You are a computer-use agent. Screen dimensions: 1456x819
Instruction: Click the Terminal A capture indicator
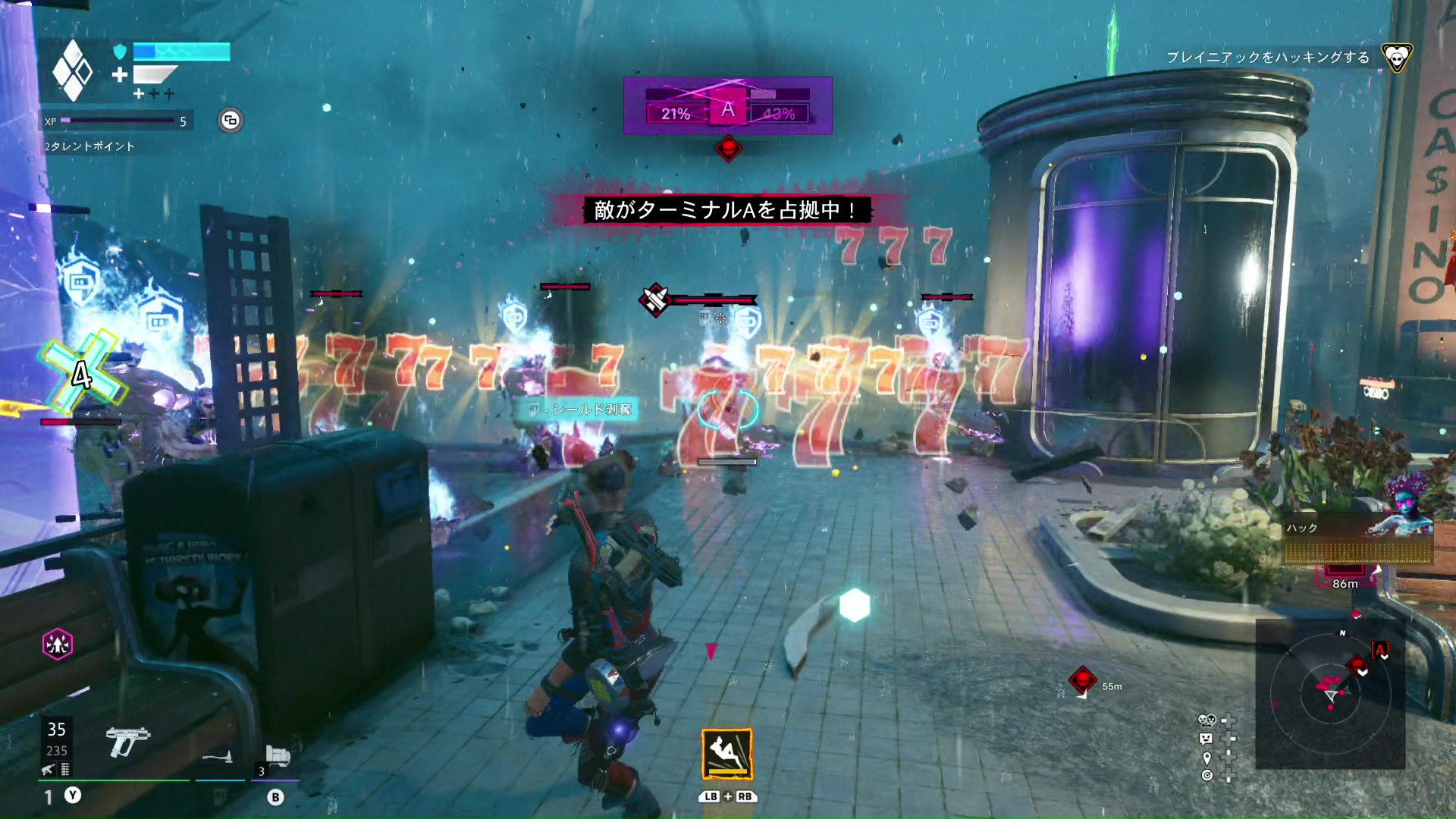[727, 106]
